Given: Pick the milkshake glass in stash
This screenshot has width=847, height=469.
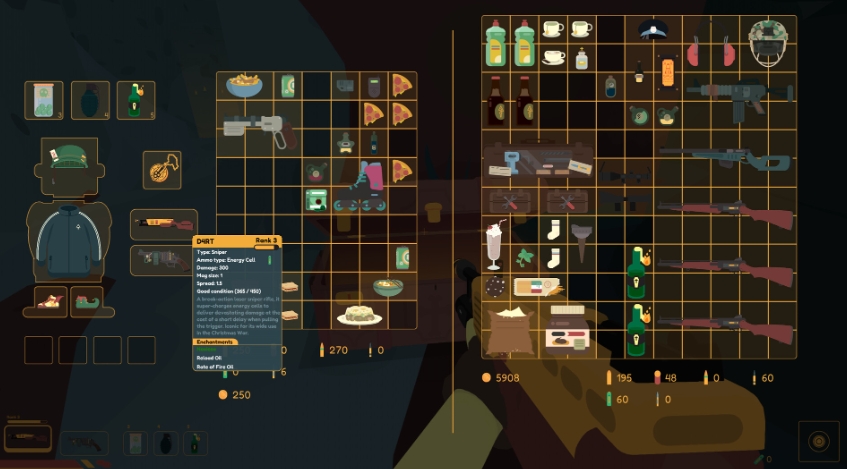Looking at the screenshot, I should [x=494, y=244].
